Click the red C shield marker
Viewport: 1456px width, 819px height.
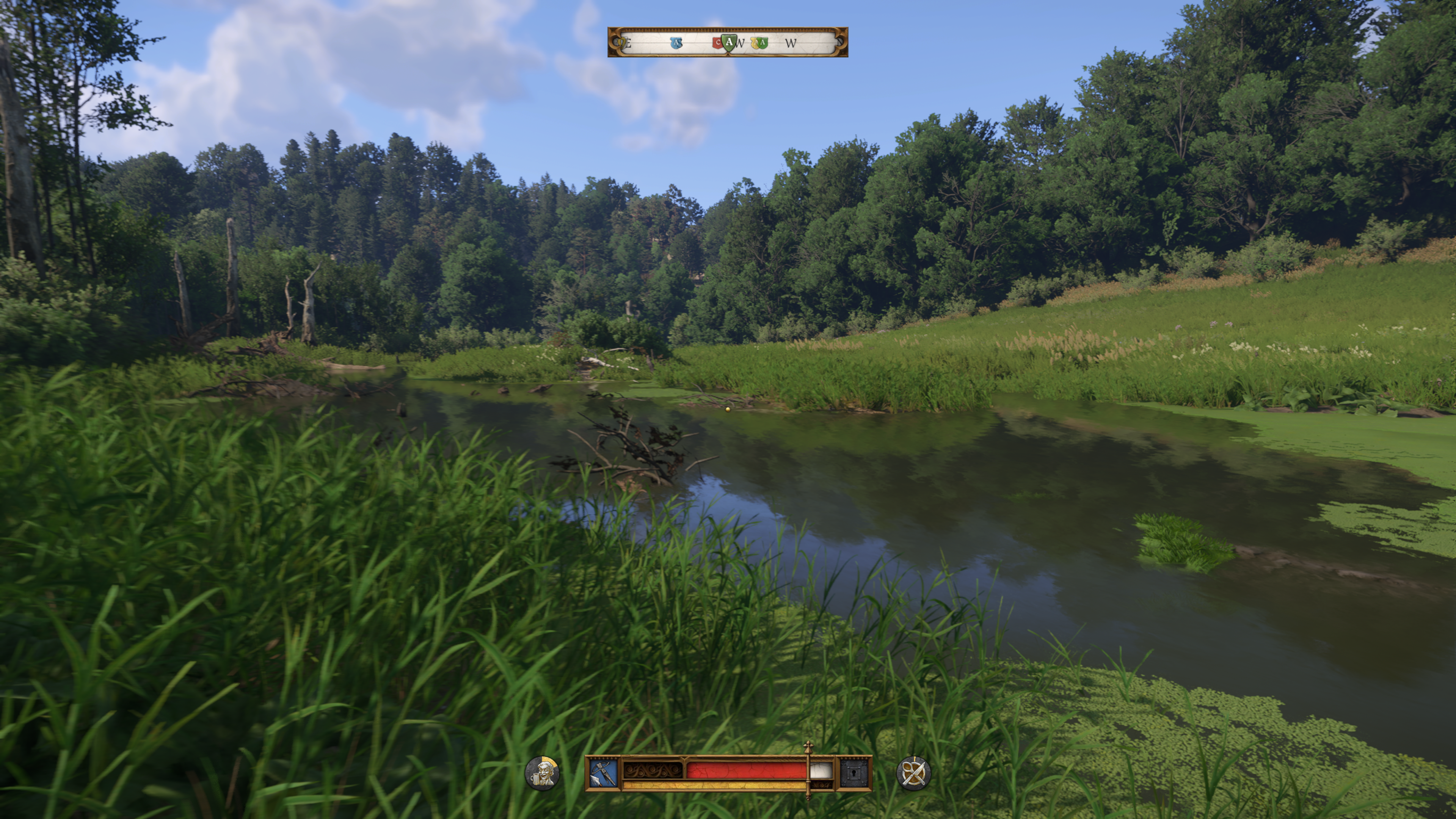coord(717,43)
